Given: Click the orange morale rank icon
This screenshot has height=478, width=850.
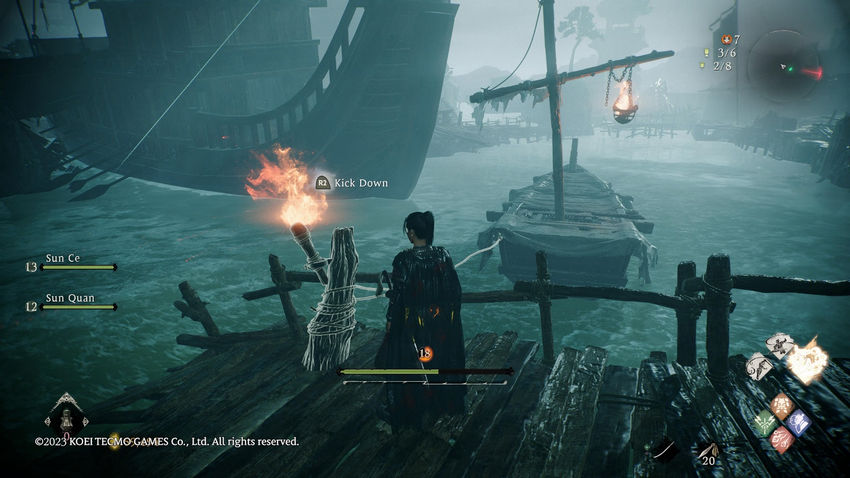Looking at the screenshot, I should point(425,352).
